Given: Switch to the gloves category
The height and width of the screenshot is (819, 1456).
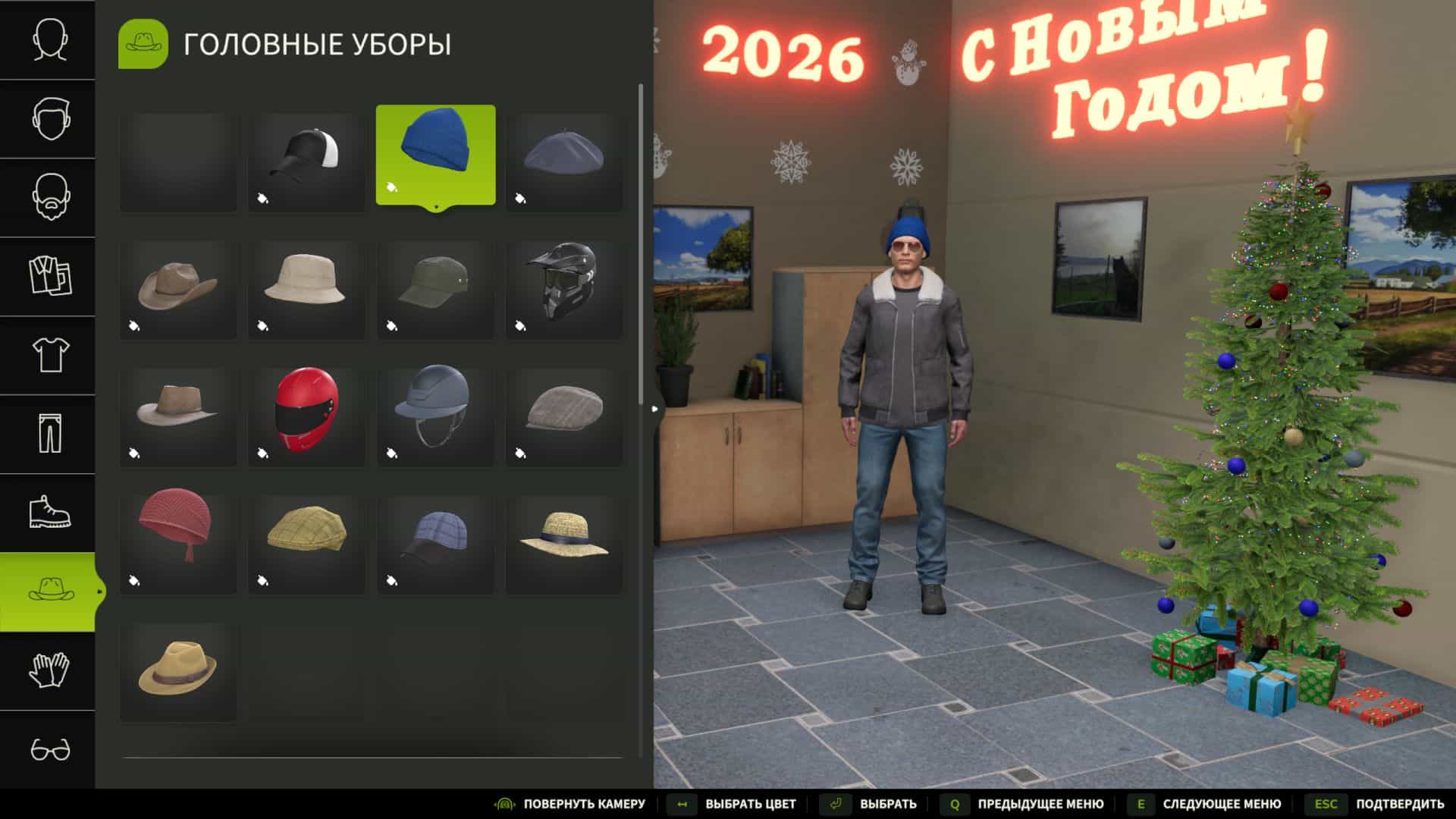Looking at the screenshot, I should (49, 670).
